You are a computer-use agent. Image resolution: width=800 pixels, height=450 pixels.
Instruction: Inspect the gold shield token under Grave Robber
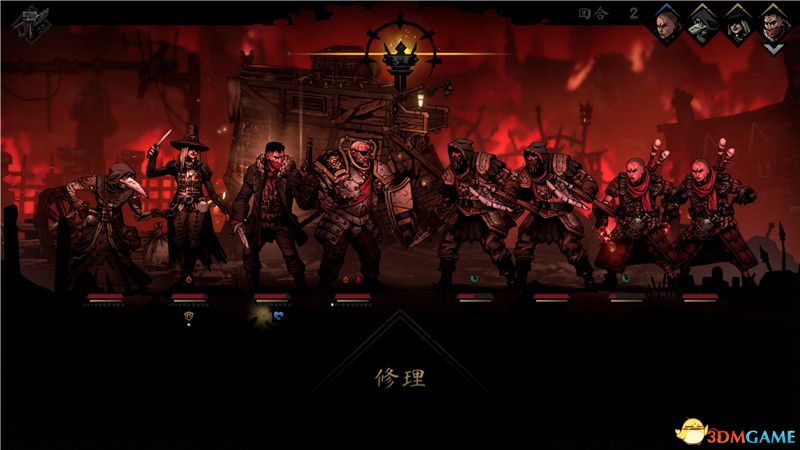pyautogui.click(x=188, y=314)
